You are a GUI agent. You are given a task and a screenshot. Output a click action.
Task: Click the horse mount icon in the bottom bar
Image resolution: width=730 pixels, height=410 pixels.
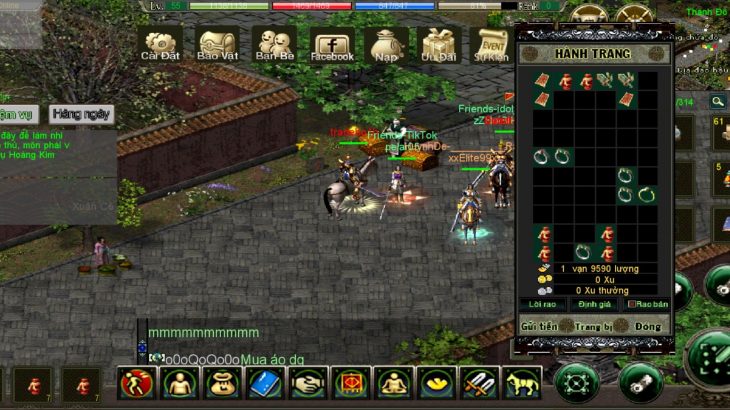pos(521,383)
